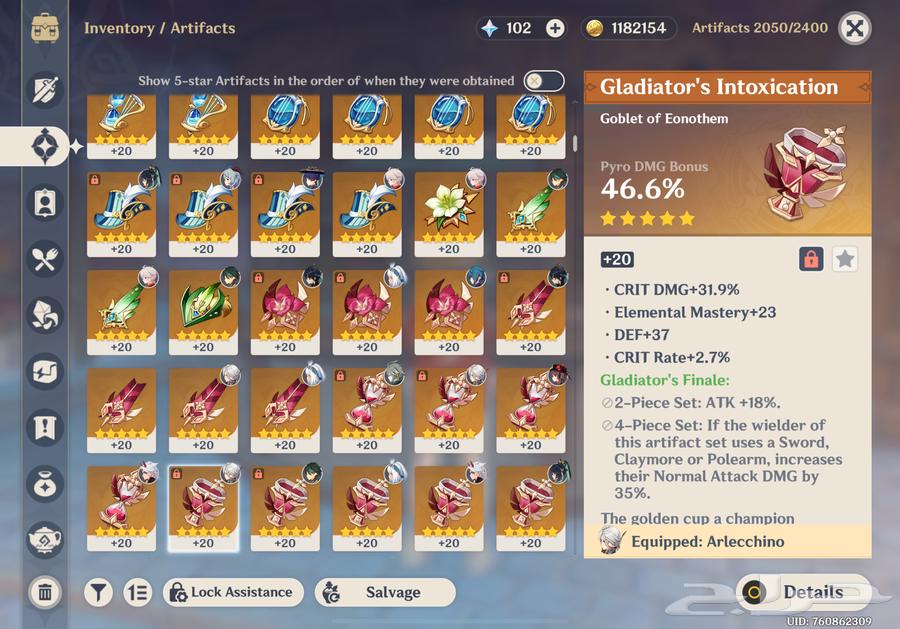This screenshot has width=900, height=629.
Task: Toggle the Show 5-star Artifacts order switch
Action: tap(544, 81)
